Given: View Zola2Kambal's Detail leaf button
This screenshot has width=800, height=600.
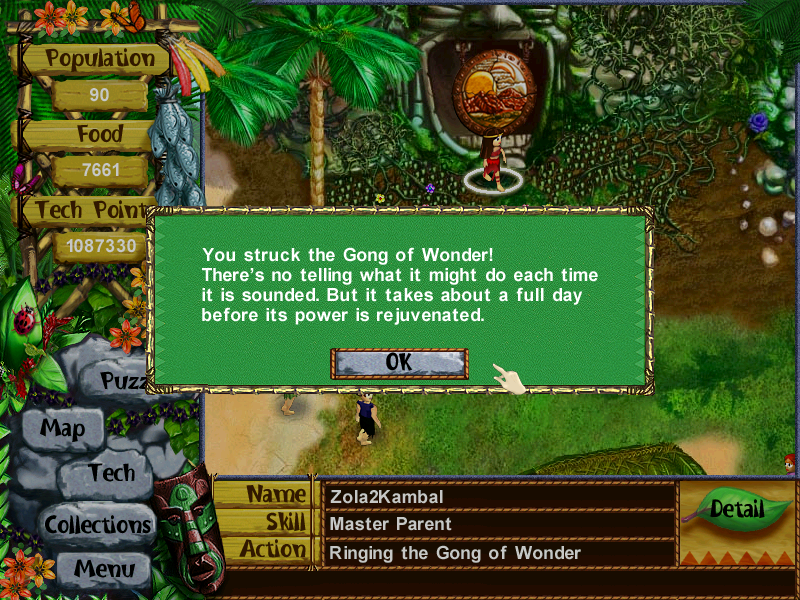Looking at the screenshot, I should point(737,509).
